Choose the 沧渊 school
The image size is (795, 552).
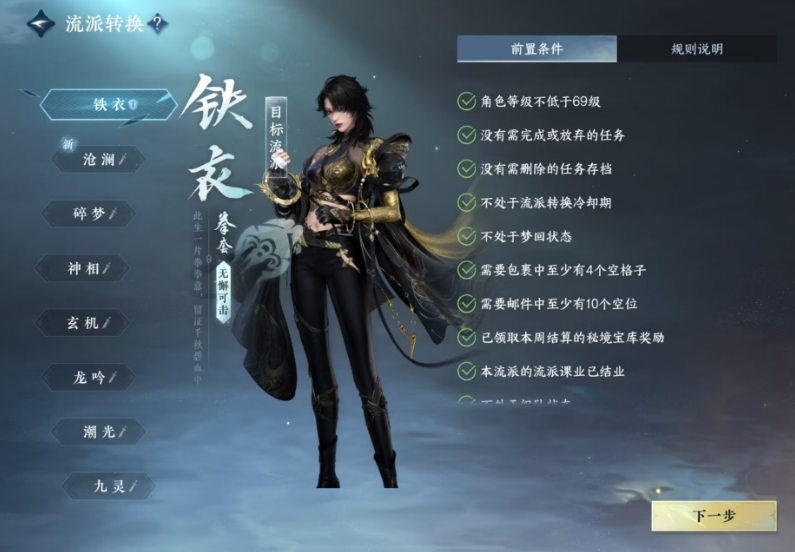point(98,159)
